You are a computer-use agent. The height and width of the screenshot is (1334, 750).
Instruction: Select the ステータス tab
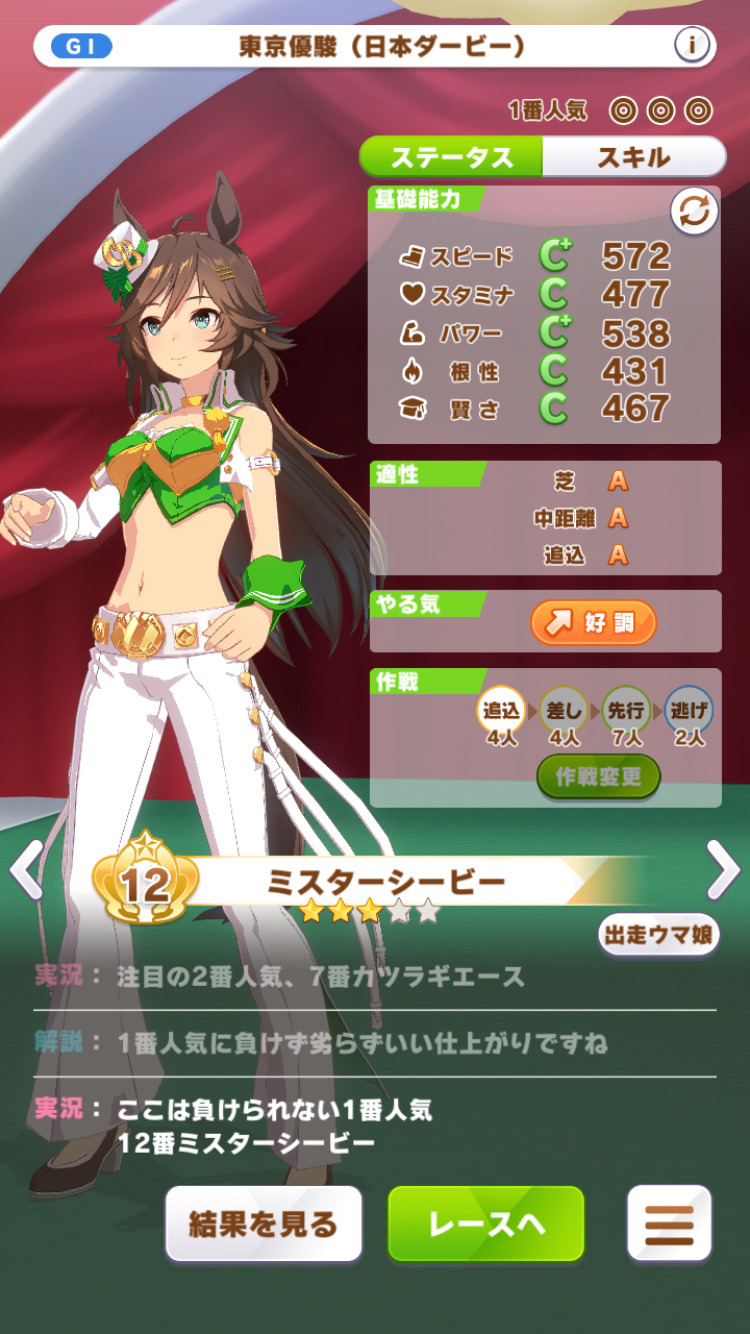tap(451, 157)
